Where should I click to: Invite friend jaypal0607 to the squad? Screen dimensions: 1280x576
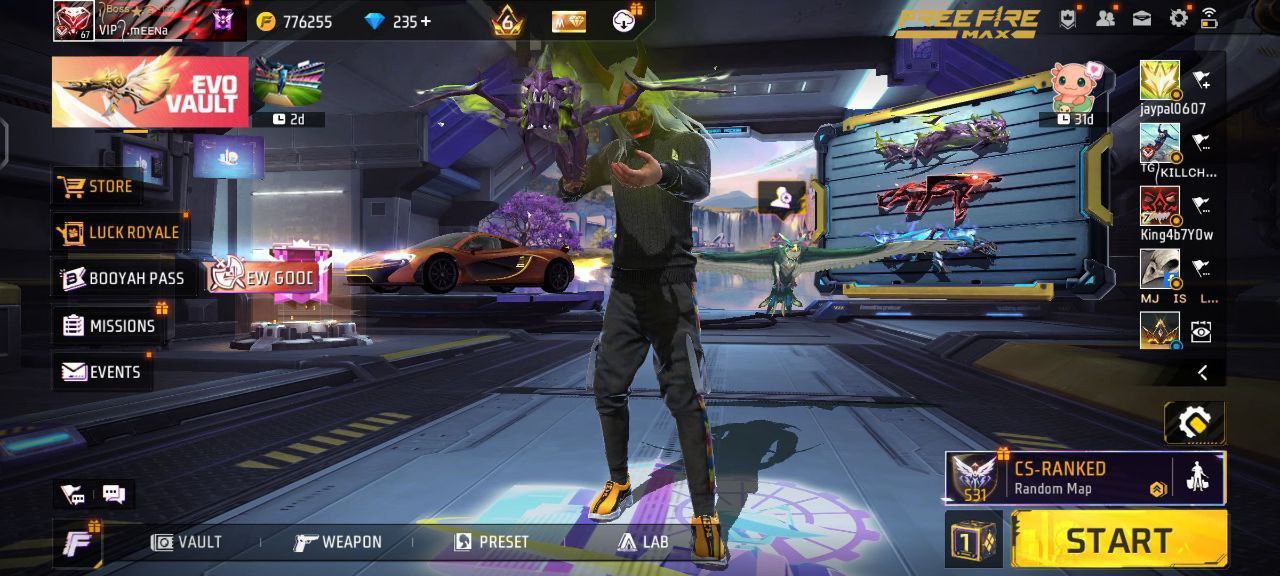[1201, 82]
